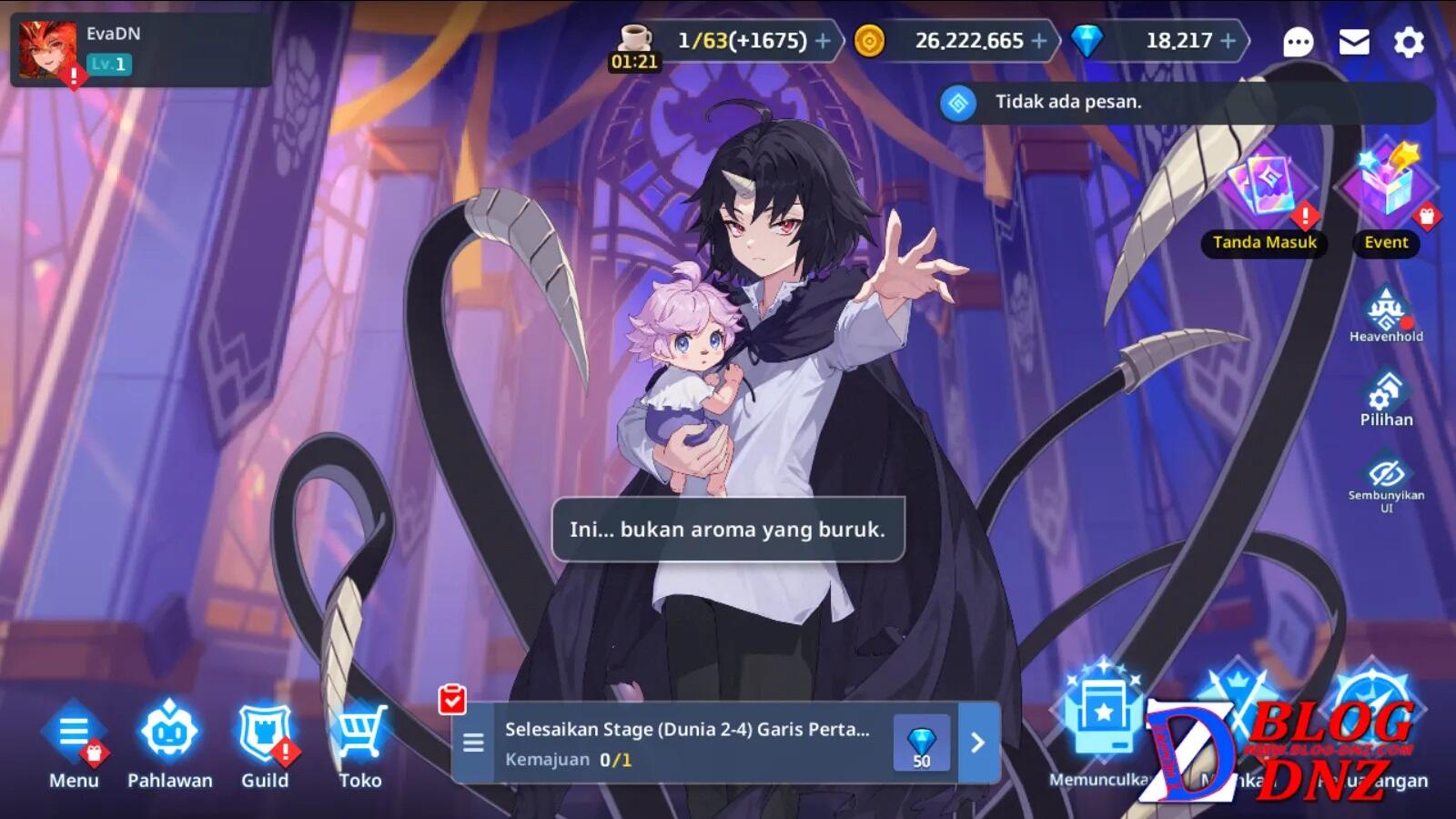
Task: Open the mailbox envelope
Action: click(1354, 42)
